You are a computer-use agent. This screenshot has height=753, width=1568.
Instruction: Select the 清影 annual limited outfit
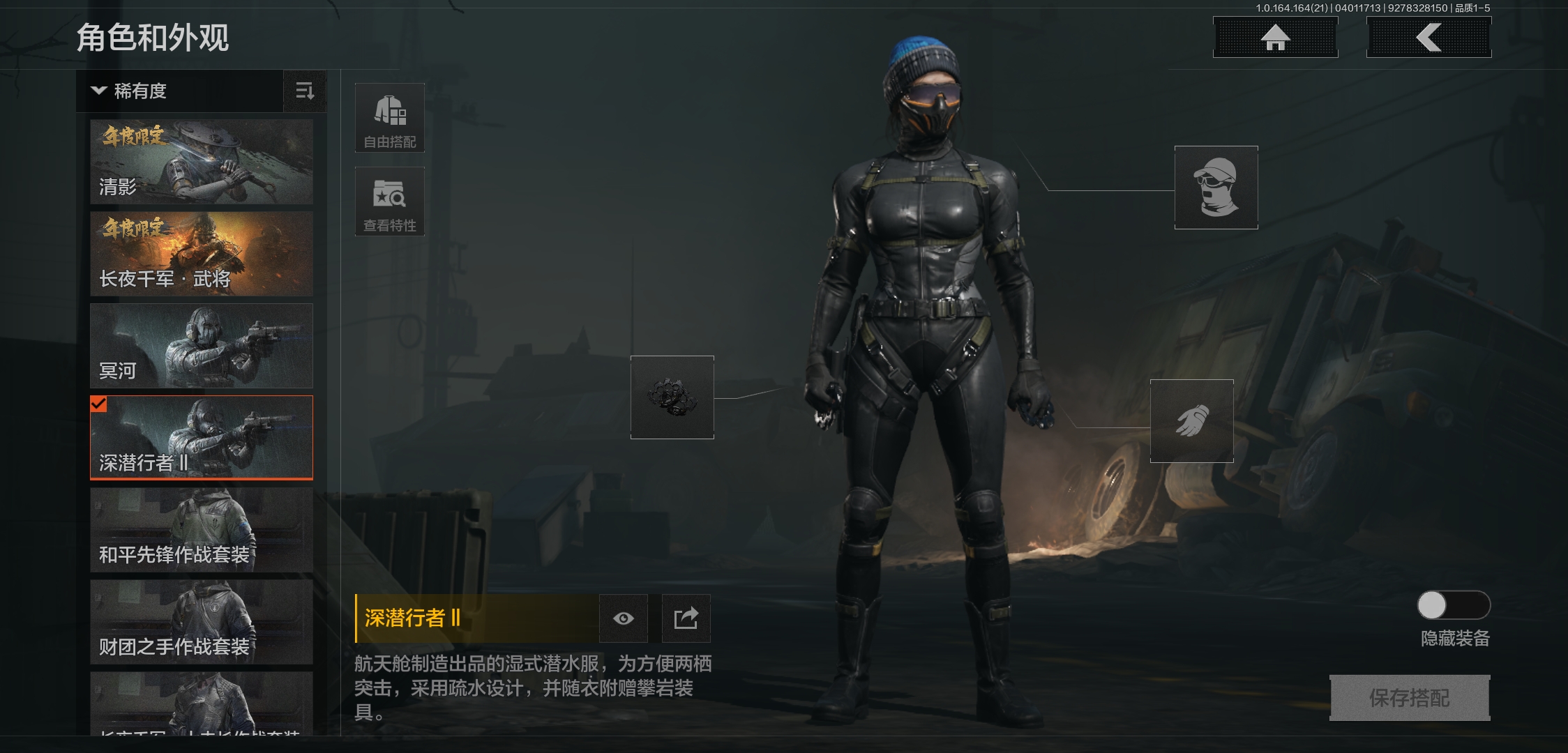point(201,161)
